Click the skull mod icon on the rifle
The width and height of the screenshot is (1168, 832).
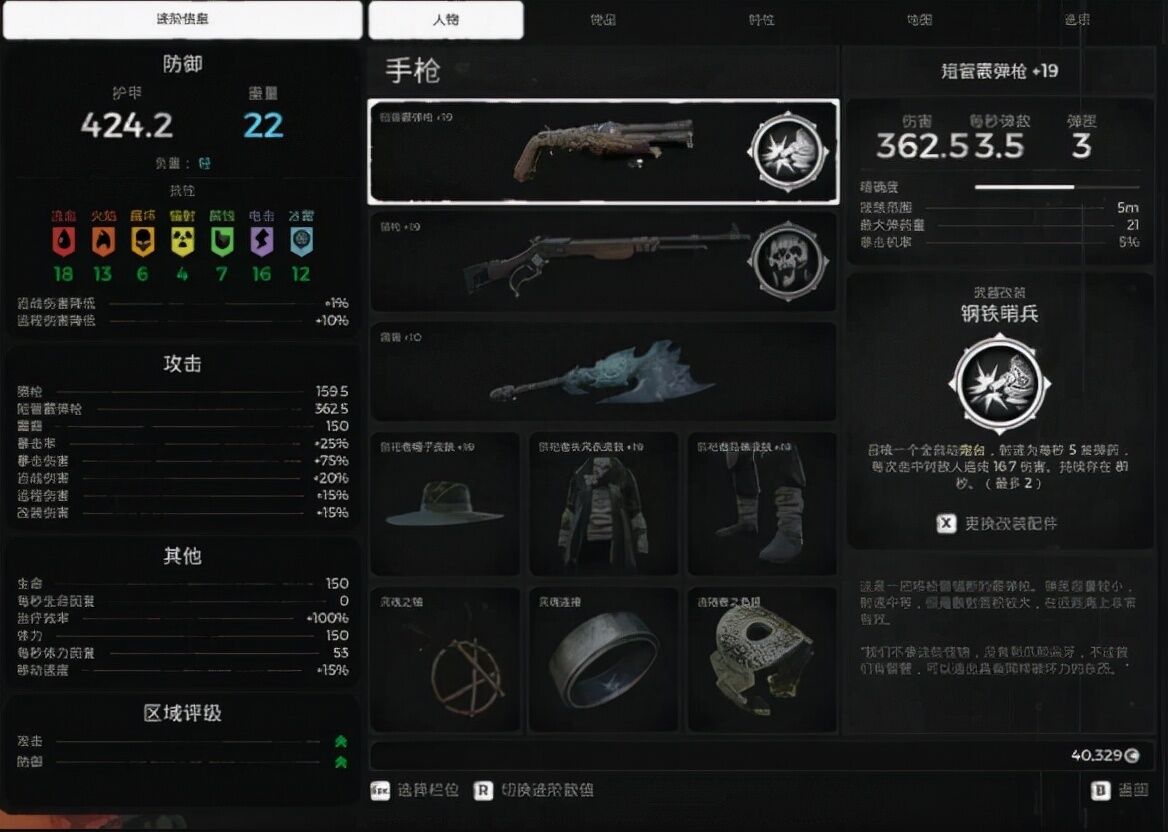[x=789, y=261]
